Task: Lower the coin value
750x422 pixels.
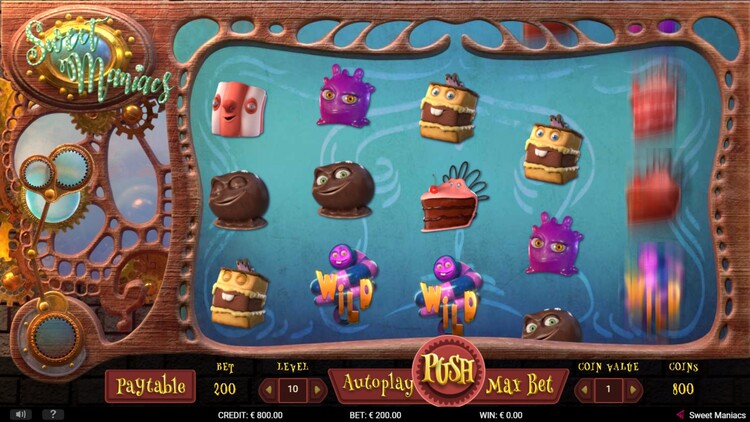Action: [x=583, y=388]
